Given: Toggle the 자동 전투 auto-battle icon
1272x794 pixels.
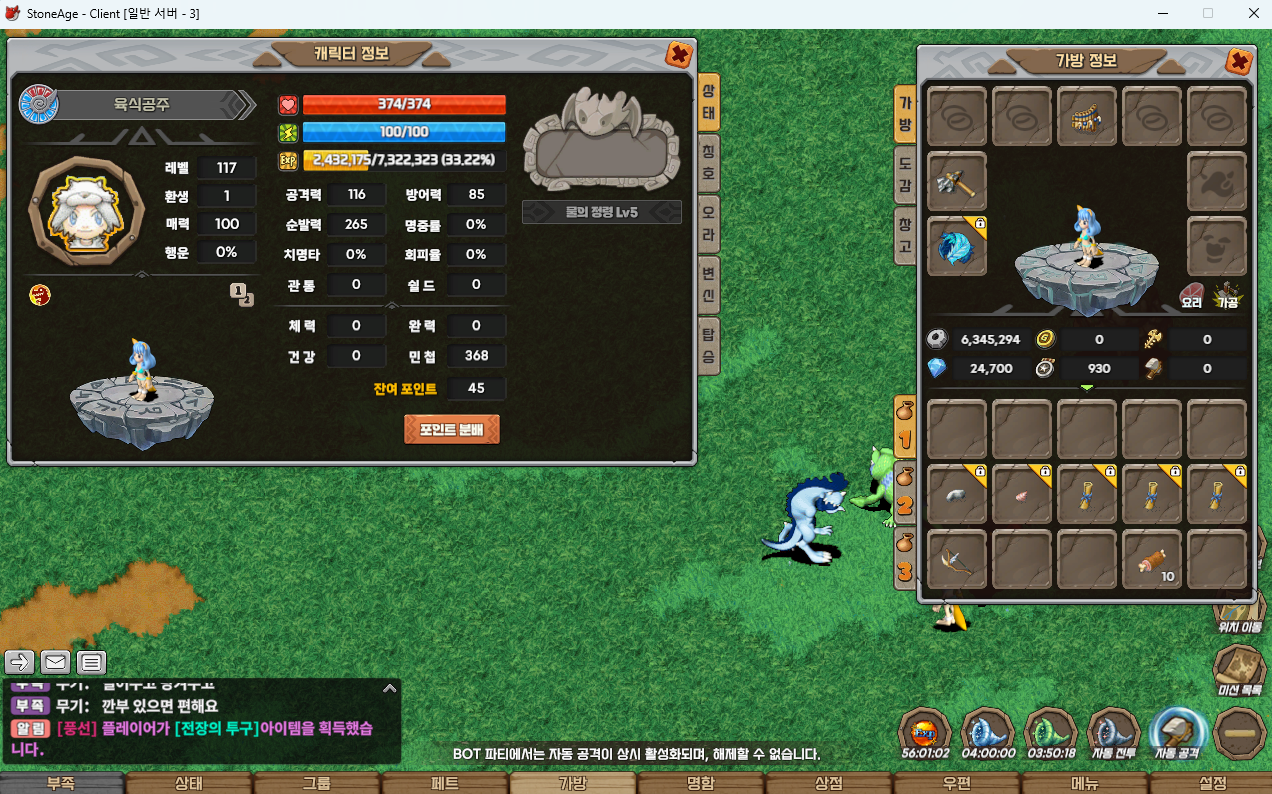Looking at the screenshot, I should pos(1114,733).
